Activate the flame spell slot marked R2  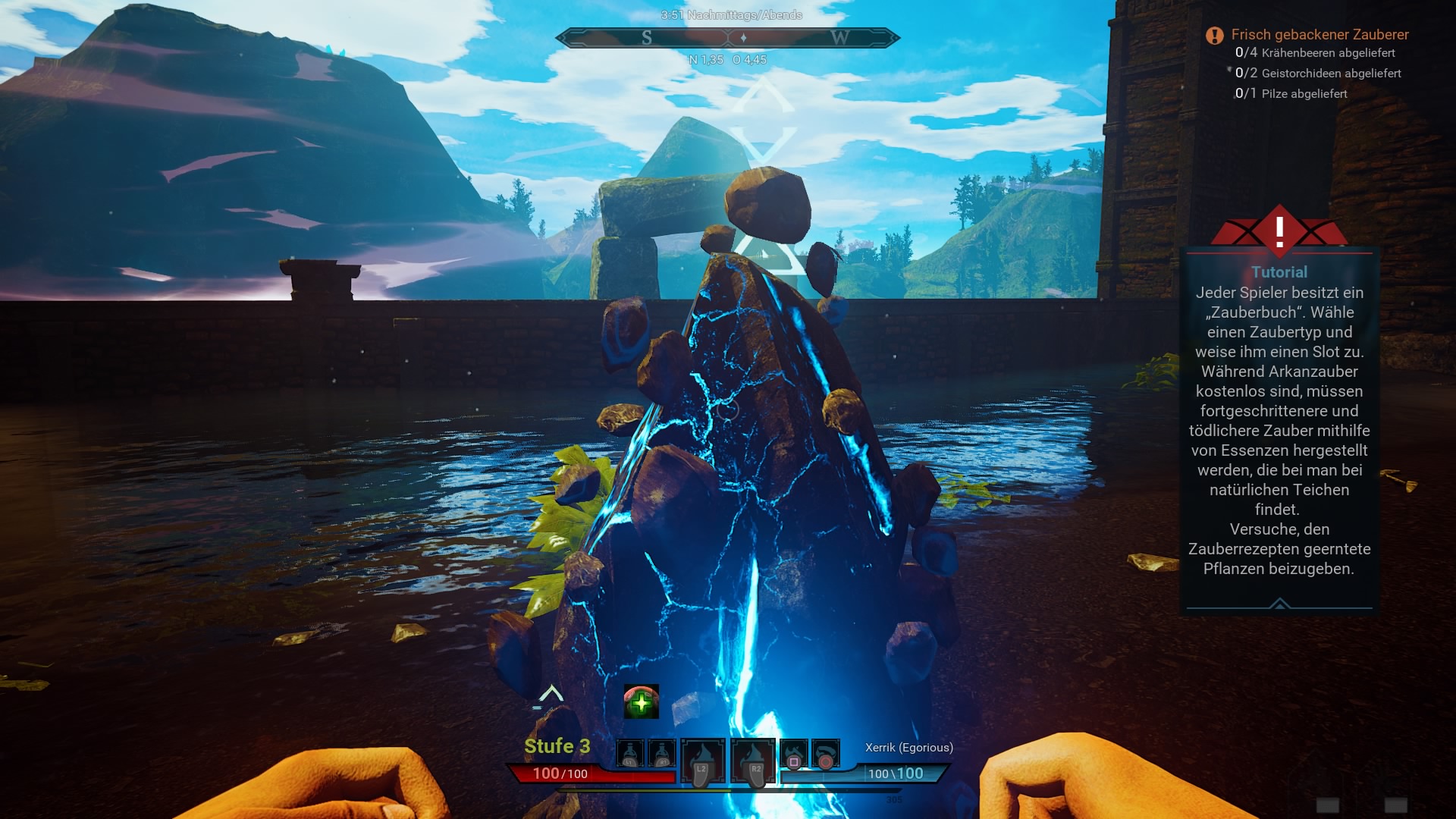point(754,761)
